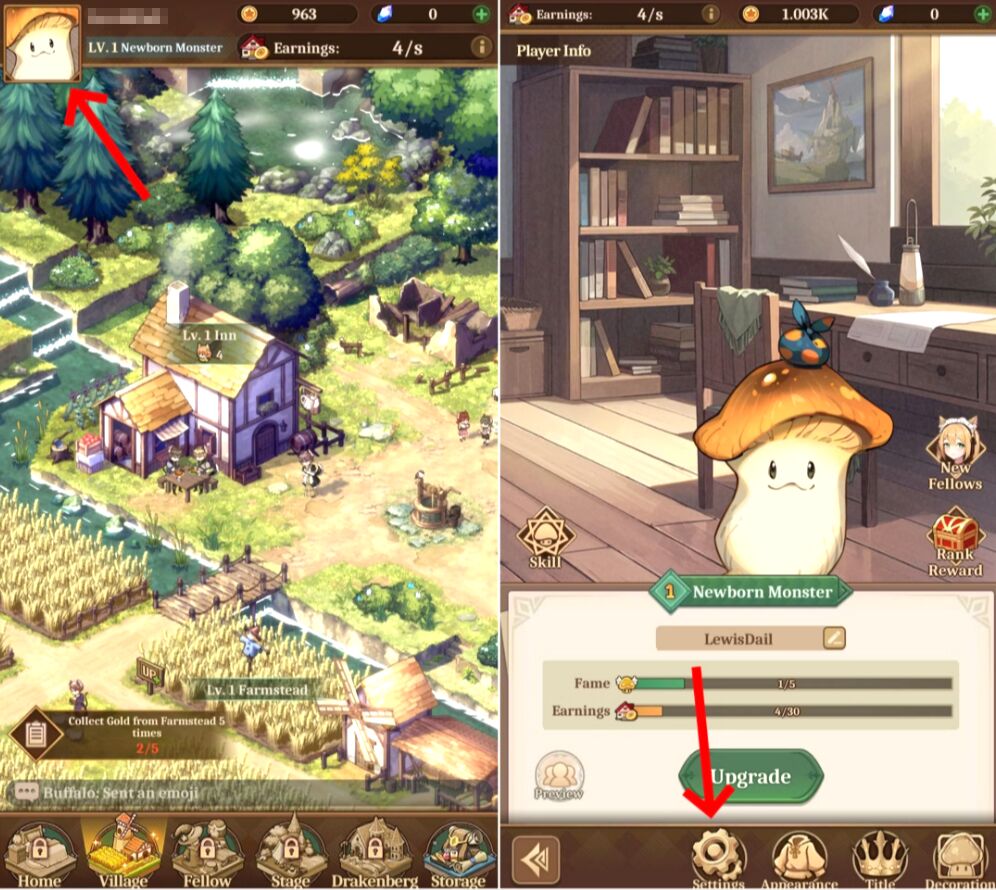Tap the Preview button
The width and height of the screenshot is (996, 890).
pyautogui.click(x=560, y=776)
